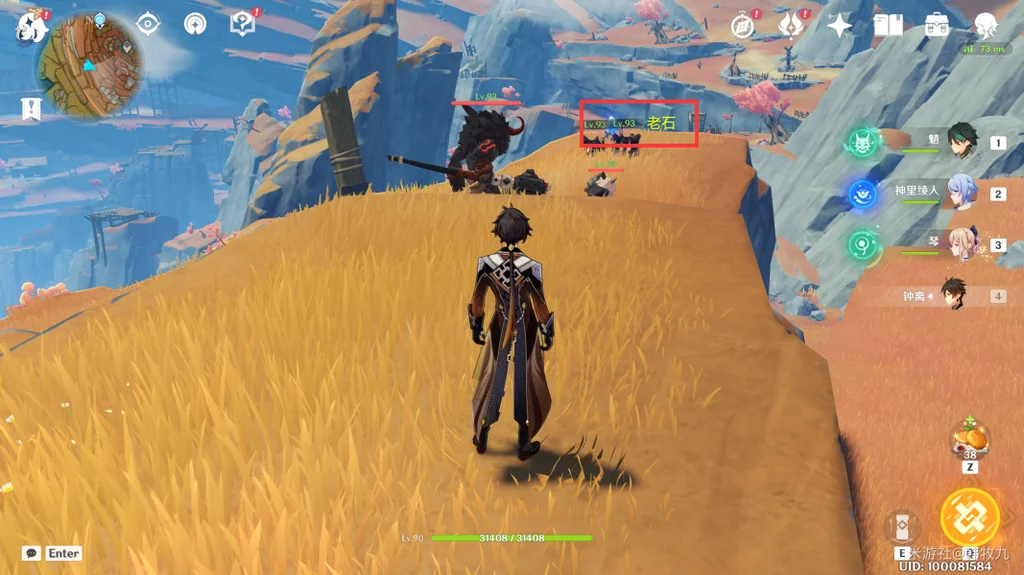
Task: Use the food item quick slot
Action: pyautogui.click(x=970, y=439)
